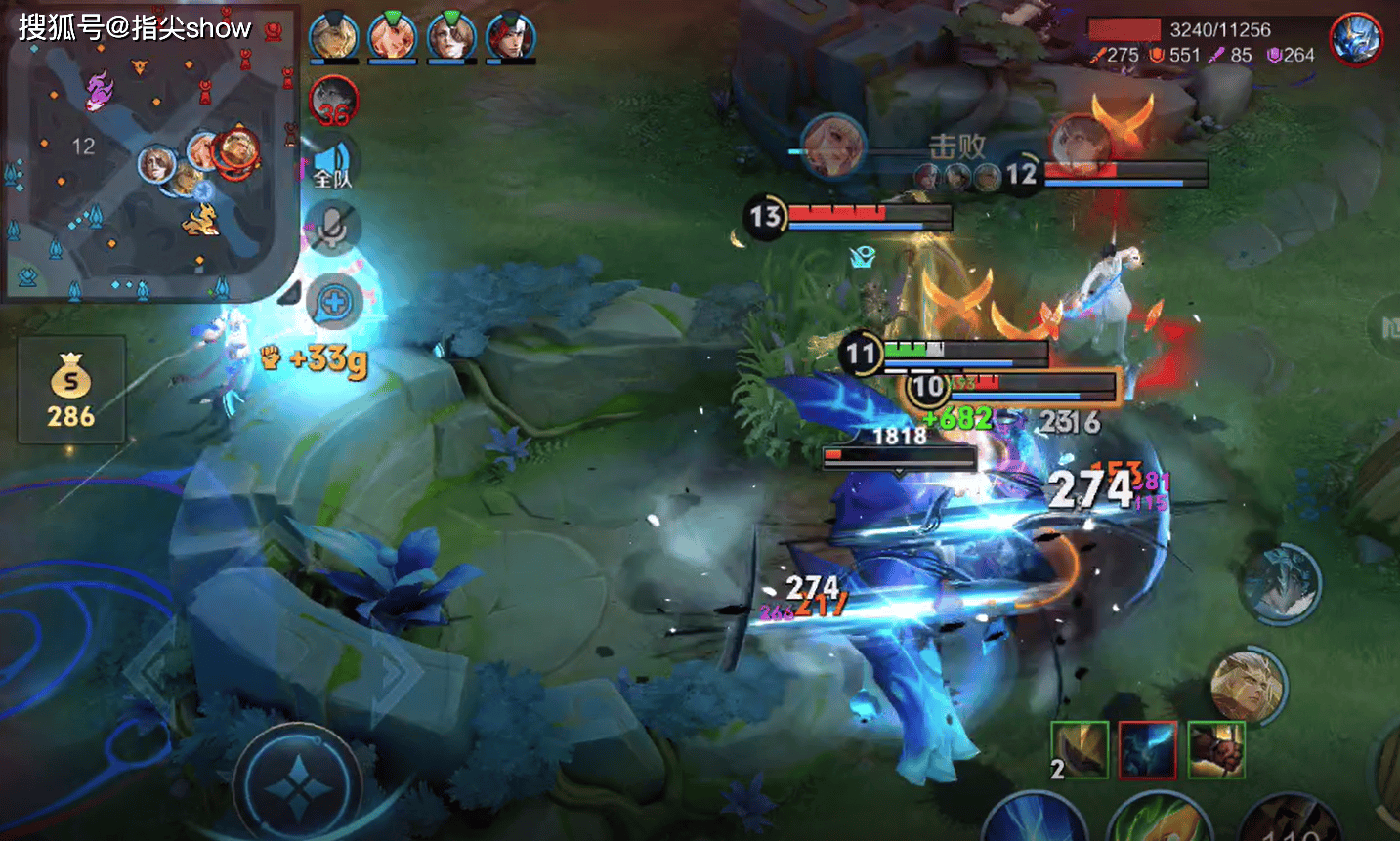Click the enemy hero portrait beside 3240/11256

pyautogui.click(x=1356, y=40)
